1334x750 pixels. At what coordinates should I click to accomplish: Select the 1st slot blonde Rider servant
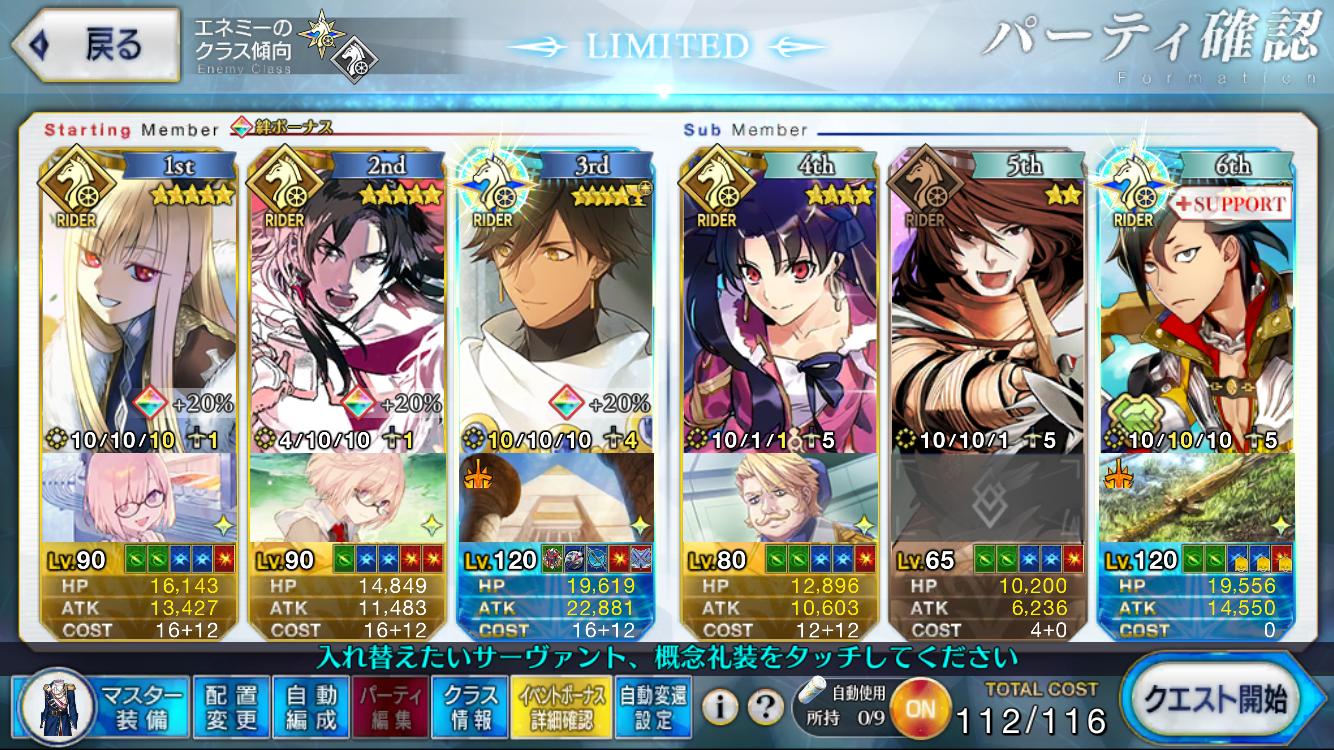139,300
